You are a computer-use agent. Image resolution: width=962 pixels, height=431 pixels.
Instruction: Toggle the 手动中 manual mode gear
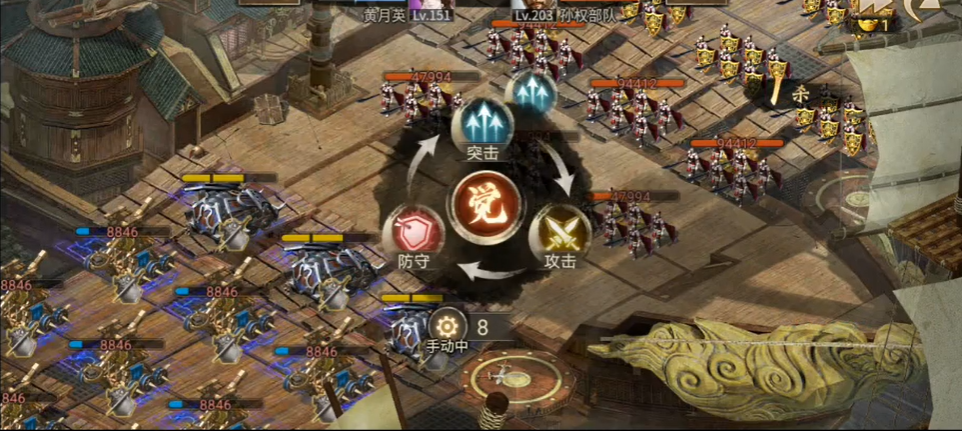point(447,326)
